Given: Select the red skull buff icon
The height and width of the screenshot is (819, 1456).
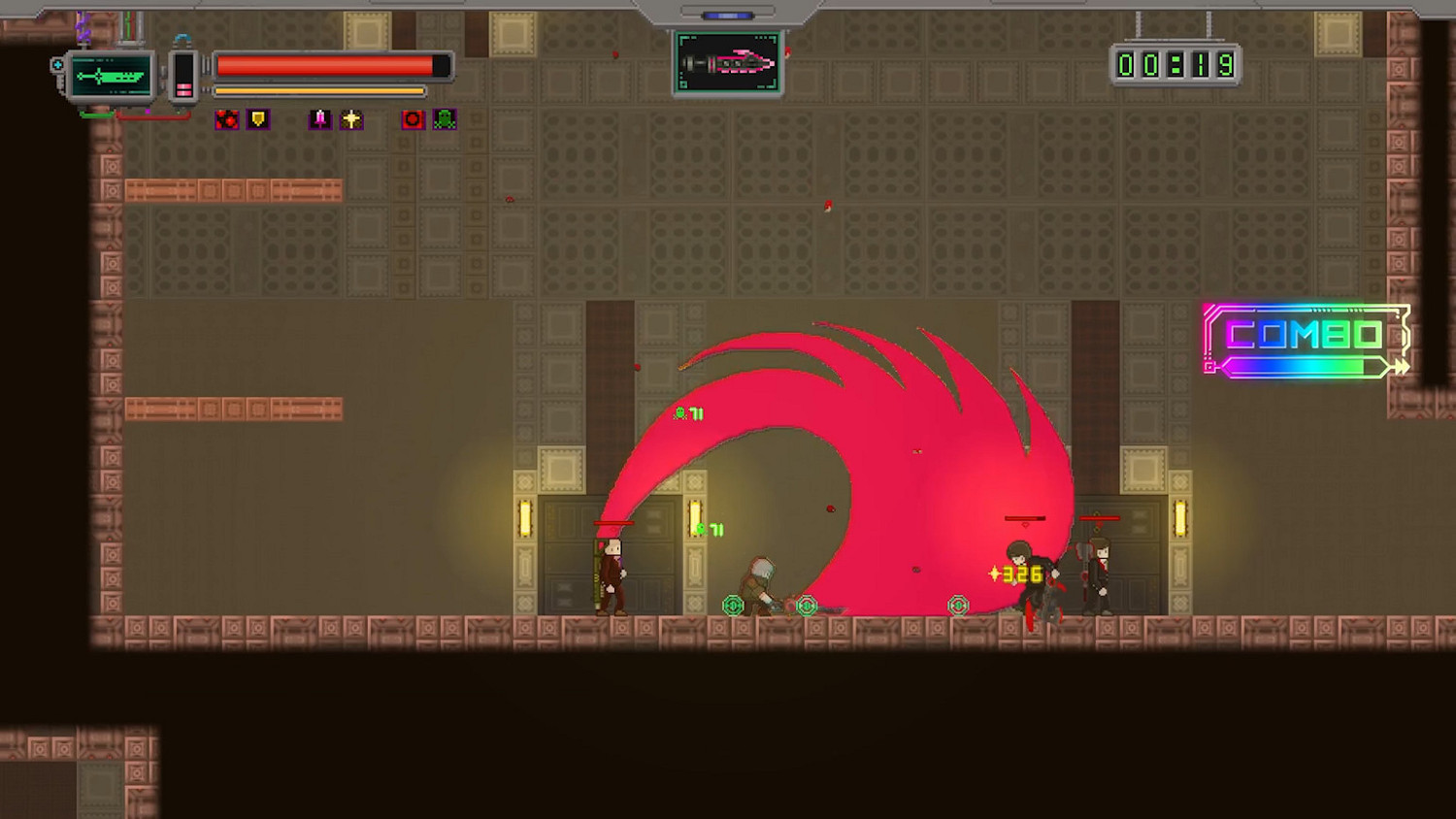Looking at the screenshot, I should click(226, 119).
